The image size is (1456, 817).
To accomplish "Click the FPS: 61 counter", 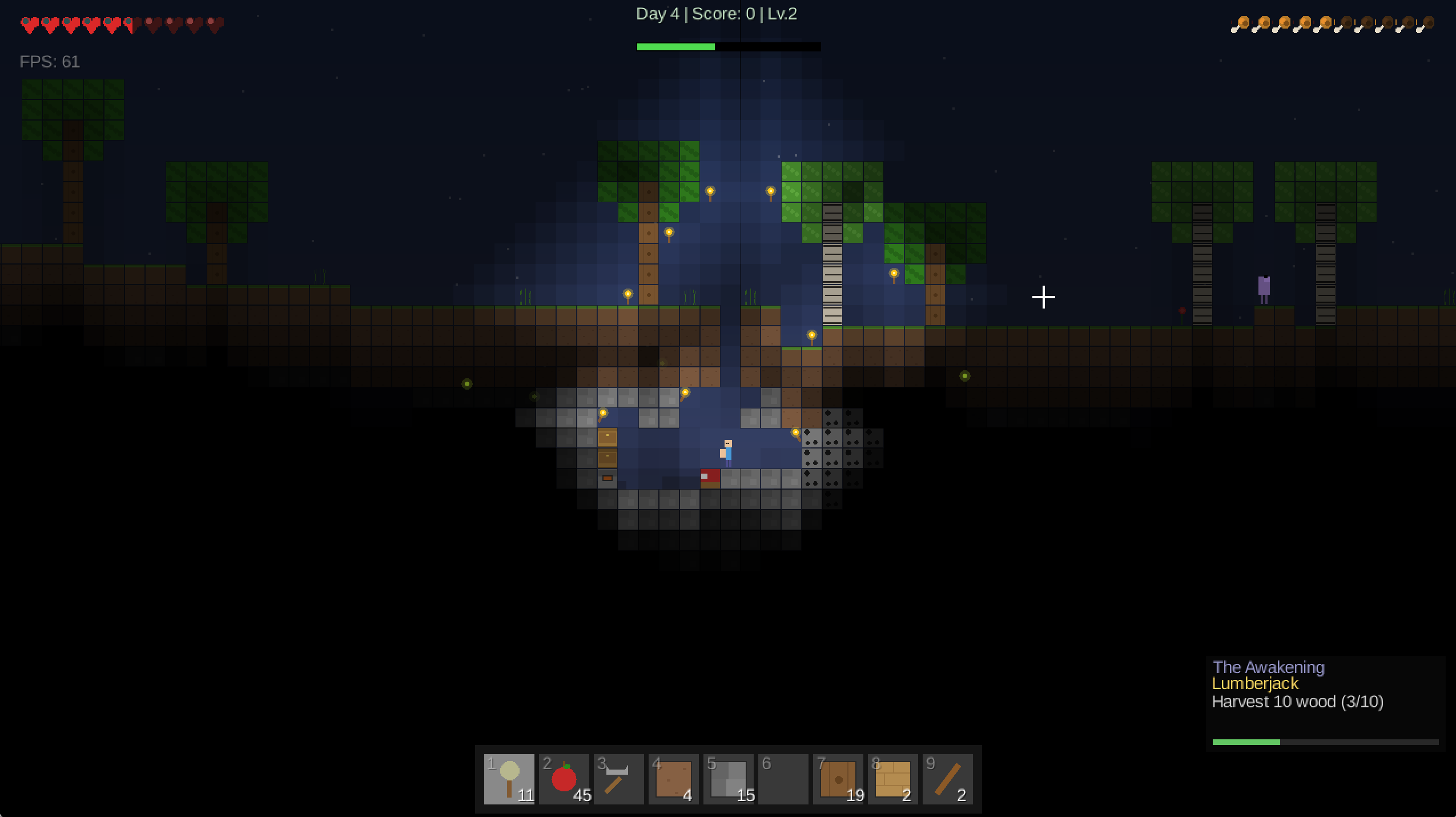I will [49, 61].
